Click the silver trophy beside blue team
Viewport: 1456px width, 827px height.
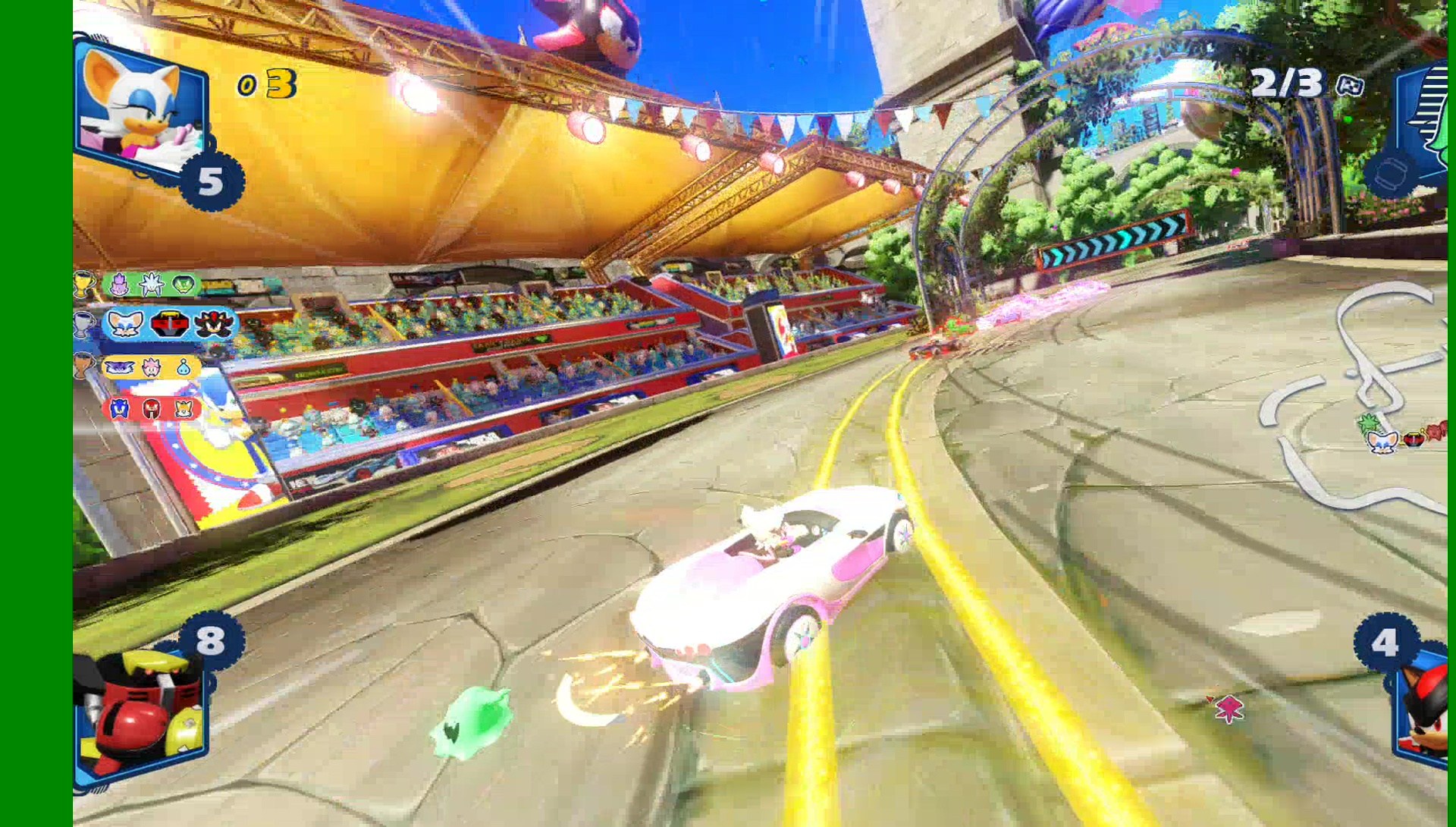[x=83, y=325]
